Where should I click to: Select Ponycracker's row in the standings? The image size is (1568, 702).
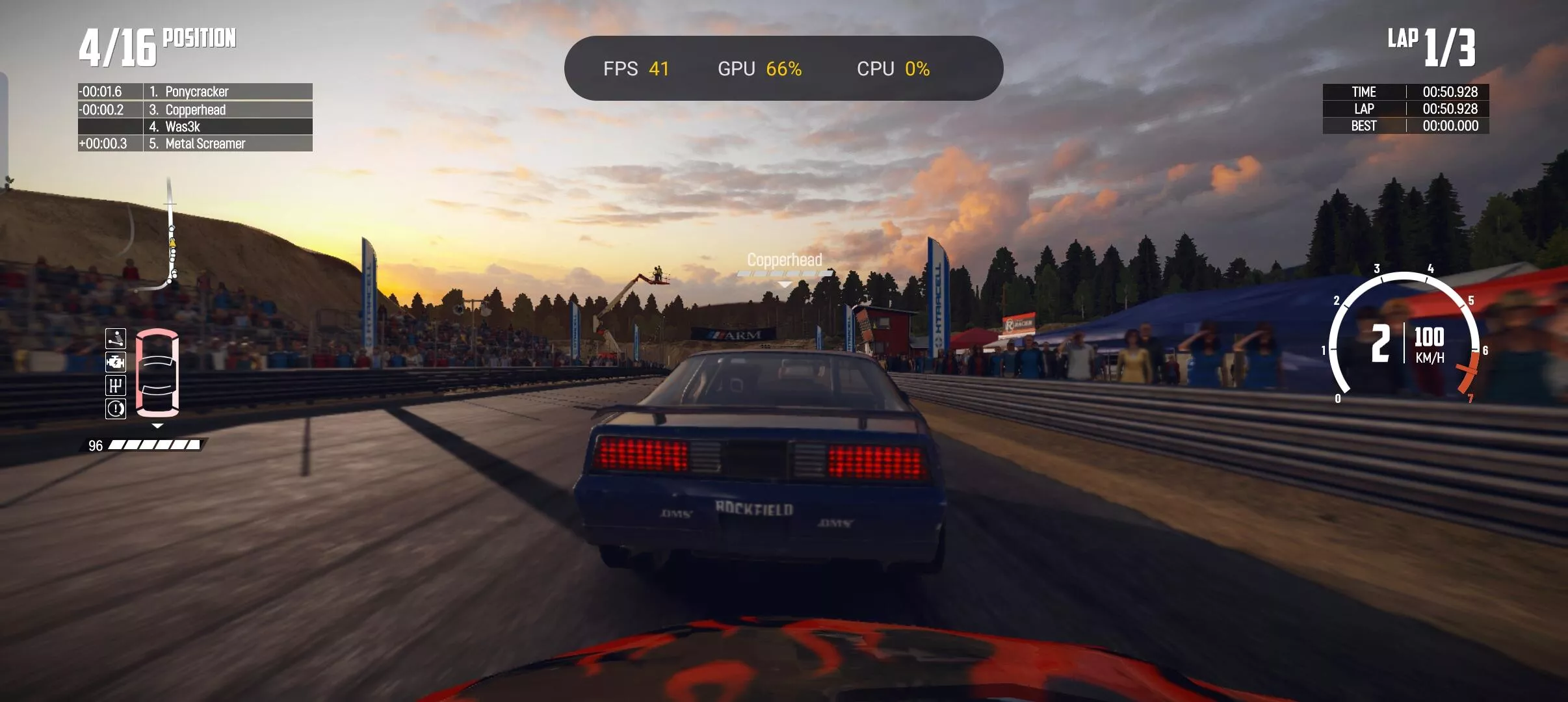tap(195, 92)
